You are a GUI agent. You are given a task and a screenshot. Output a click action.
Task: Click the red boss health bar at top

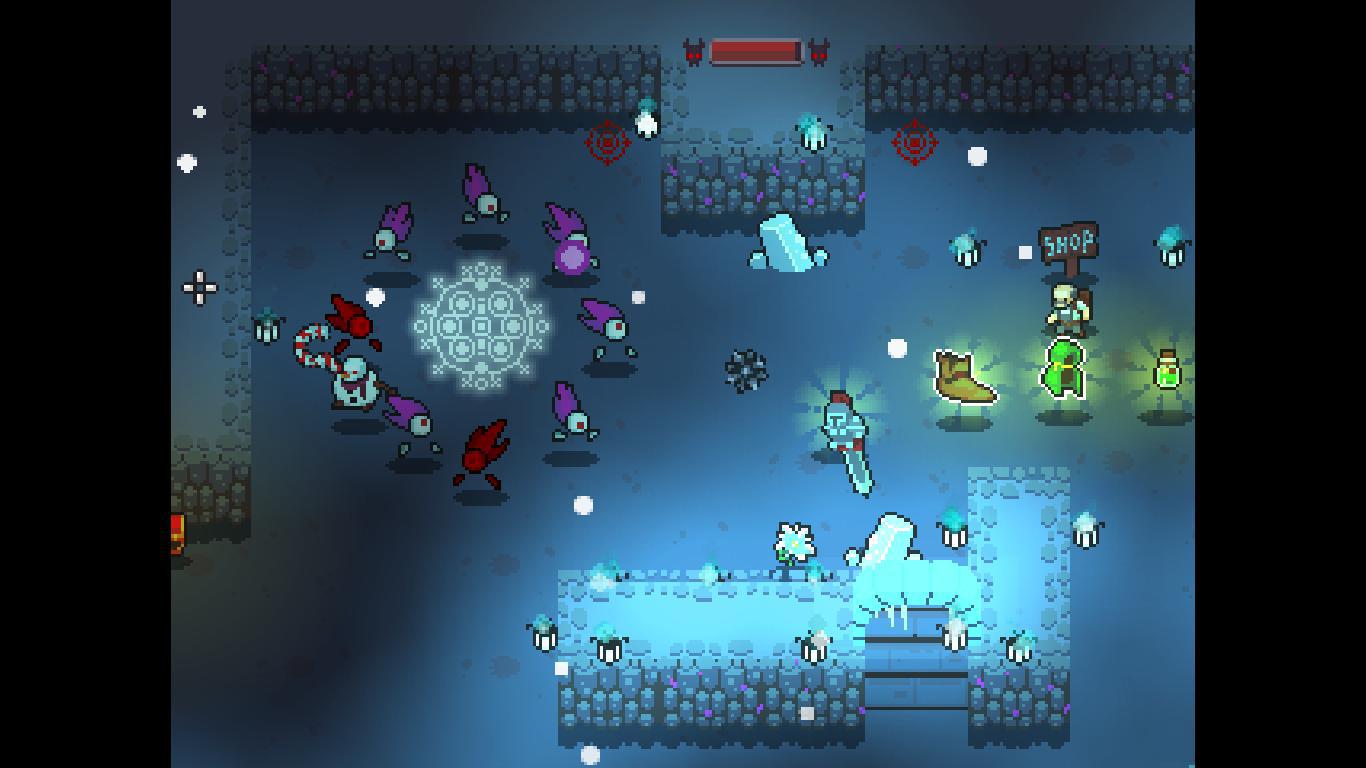pyautogui.click(x=757, y=47)
